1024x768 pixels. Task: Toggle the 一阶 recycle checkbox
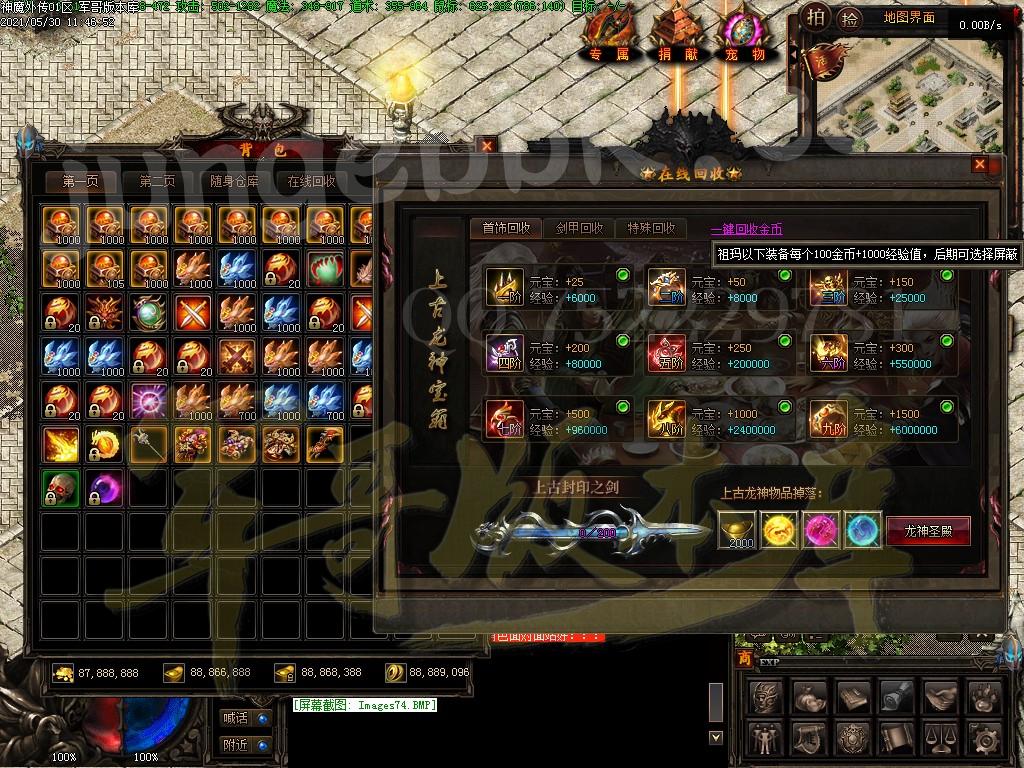623,275
